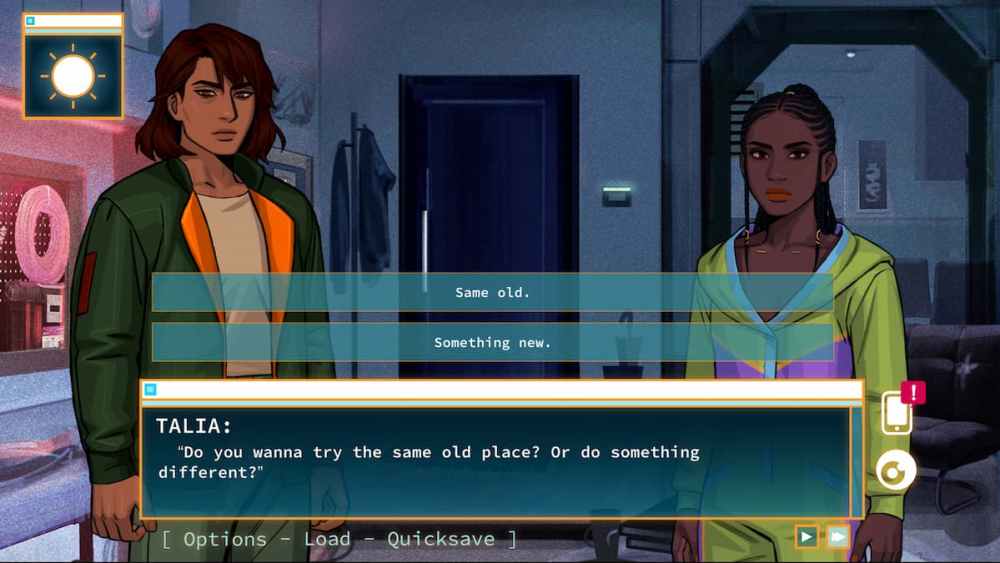Choose the "Same old." reply
Screen dimensions: 1000x563
coord(492,293)
